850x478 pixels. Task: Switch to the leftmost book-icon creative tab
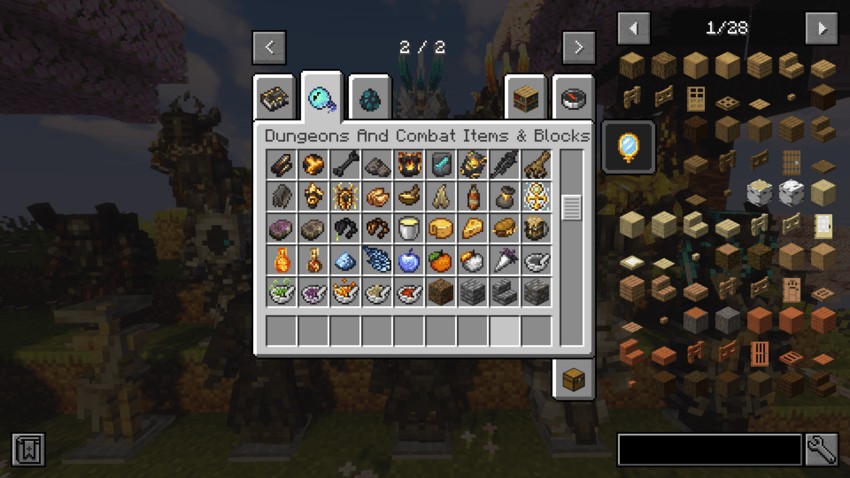pyautogui.click(x=275, y=98)
